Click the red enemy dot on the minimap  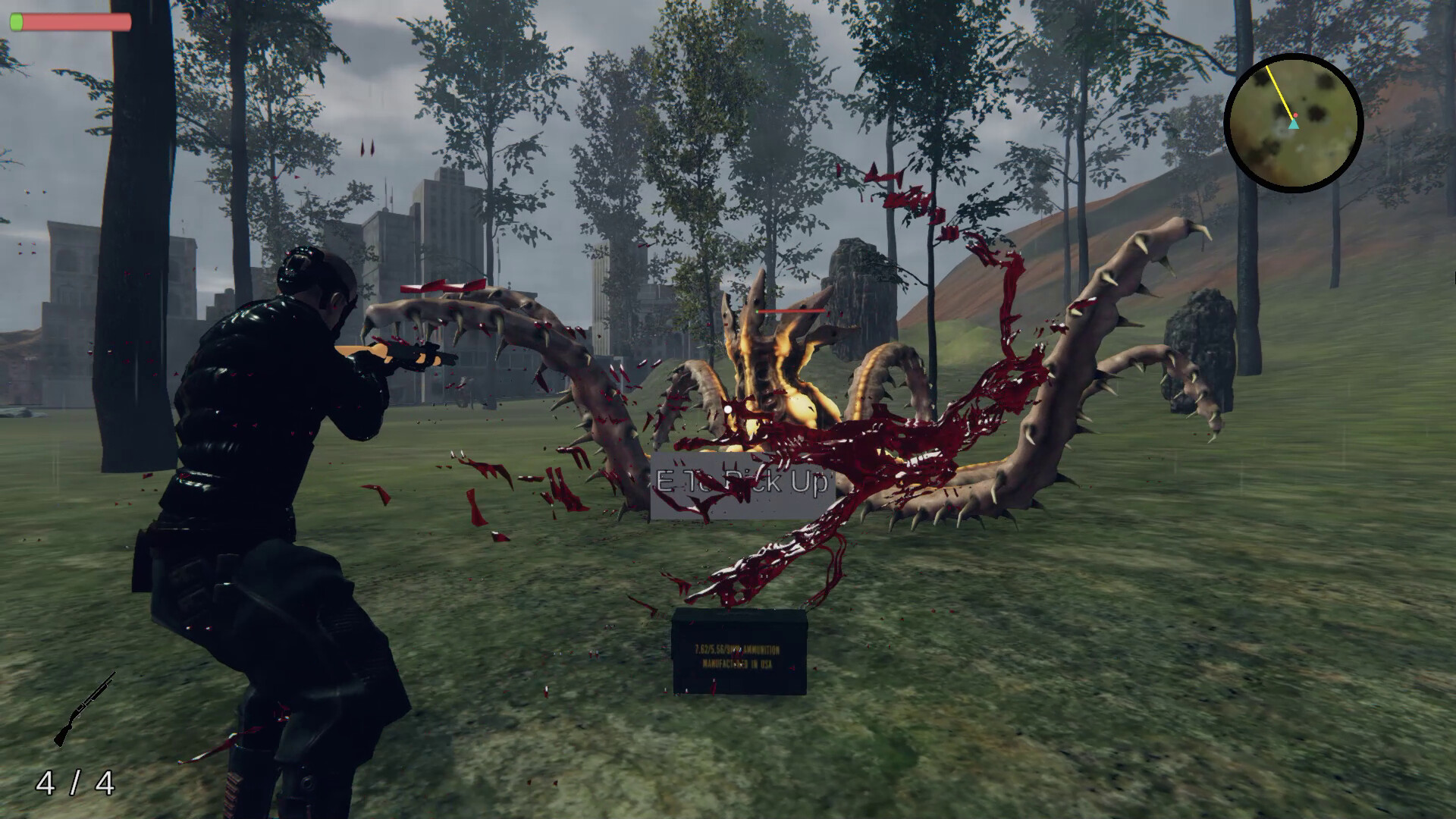click(1296, 115)
